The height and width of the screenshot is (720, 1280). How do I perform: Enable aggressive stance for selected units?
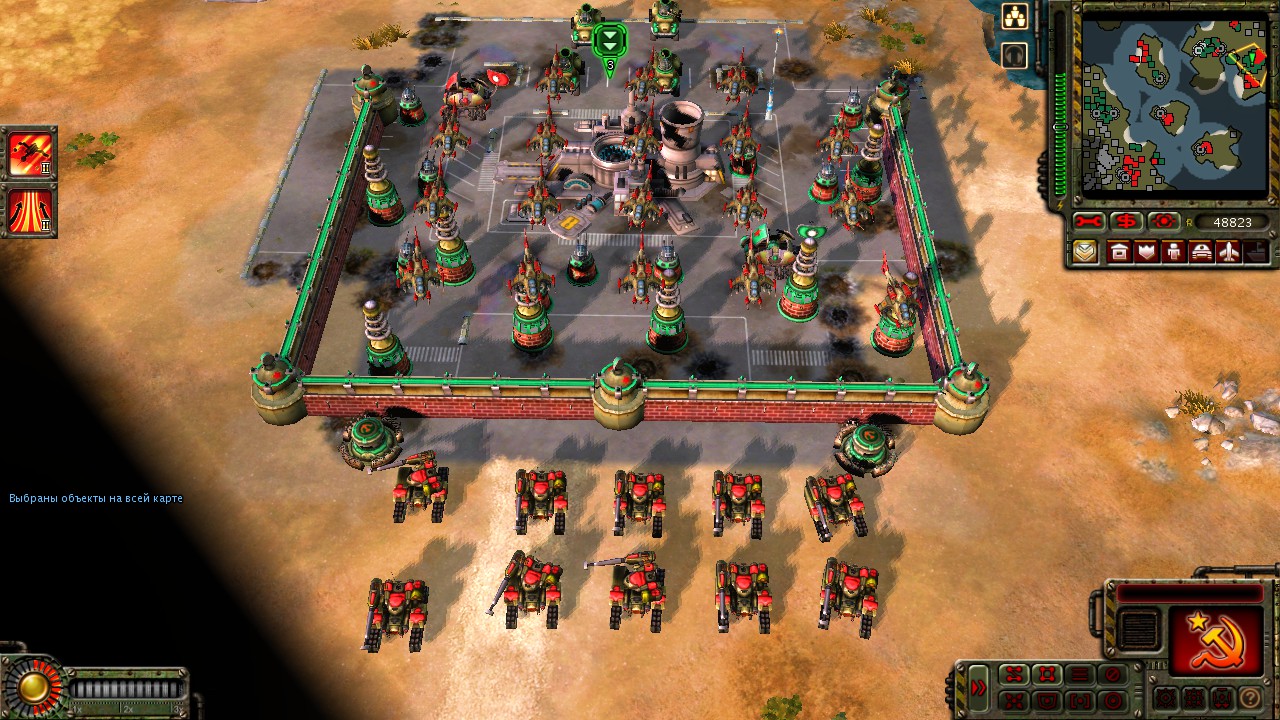(1047, 674)
